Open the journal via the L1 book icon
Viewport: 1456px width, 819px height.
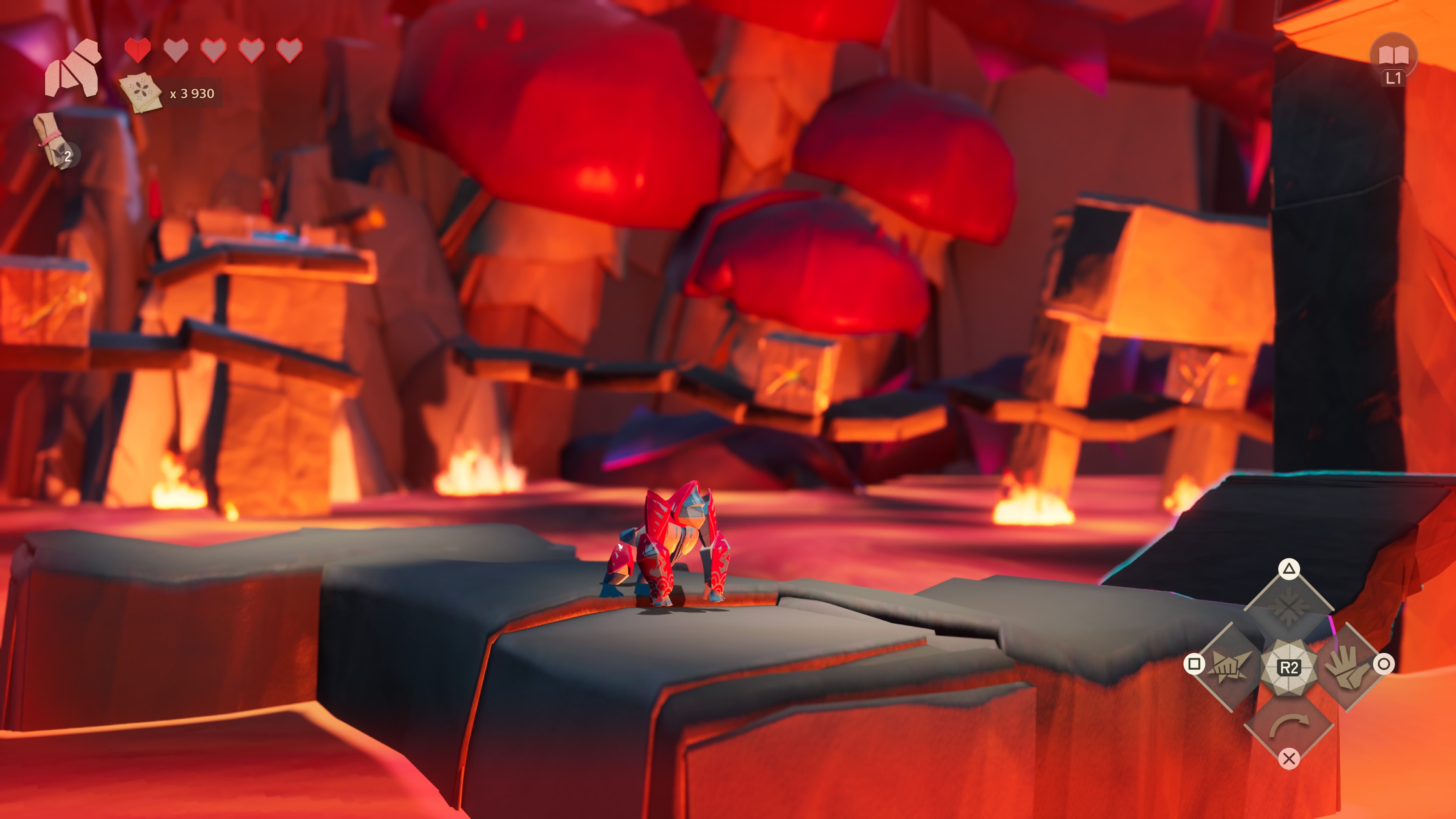[x=1394, y=56]
